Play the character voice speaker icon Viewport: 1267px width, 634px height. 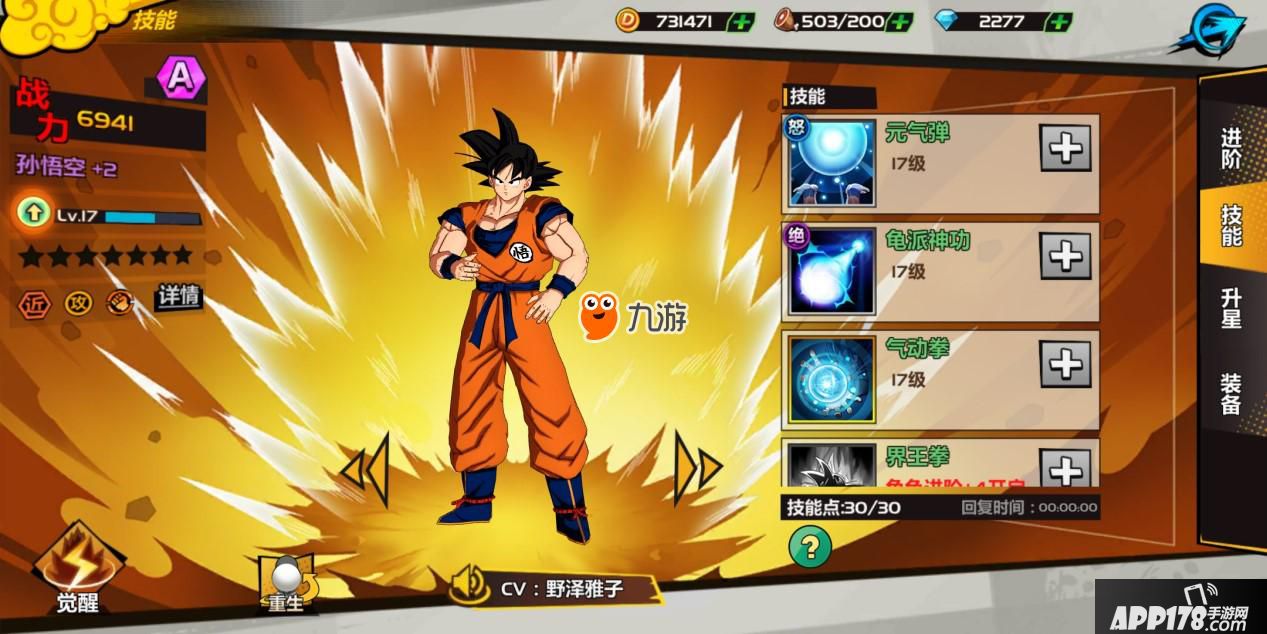pyautogui.click(x=469, y=585)
